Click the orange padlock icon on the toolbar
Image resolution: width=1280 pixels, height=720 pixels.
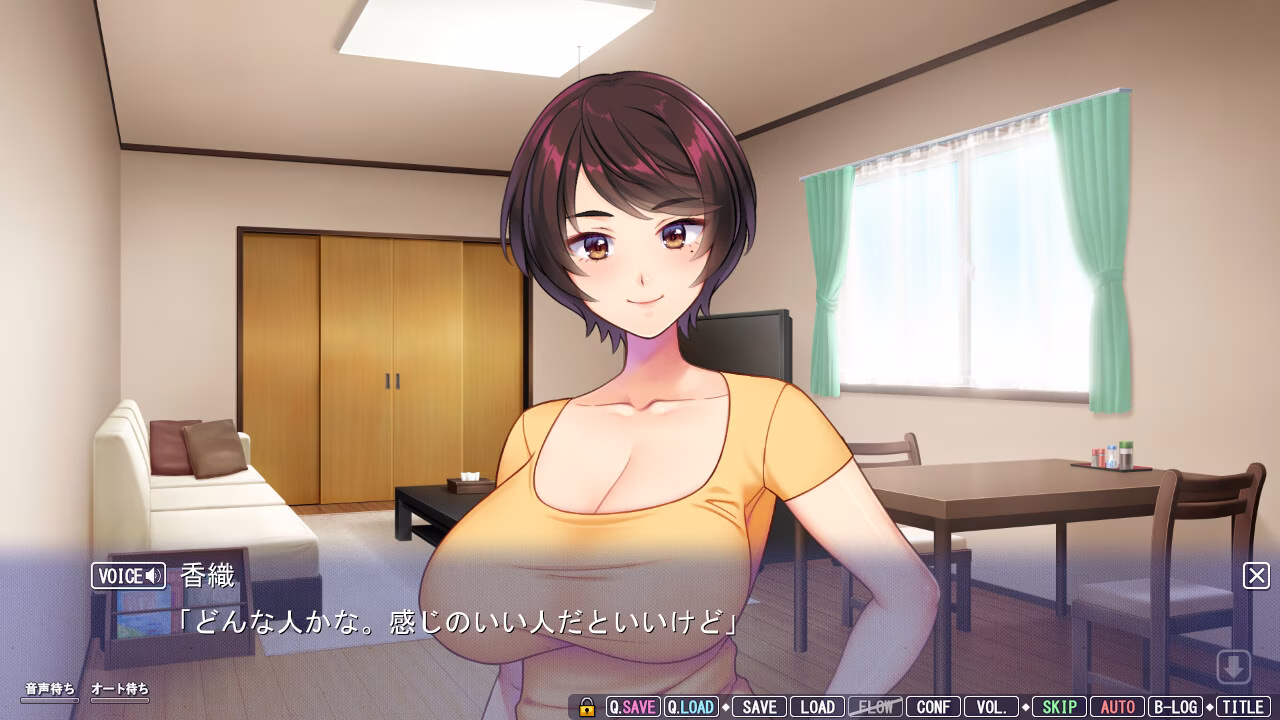click(x=585, y=706)
